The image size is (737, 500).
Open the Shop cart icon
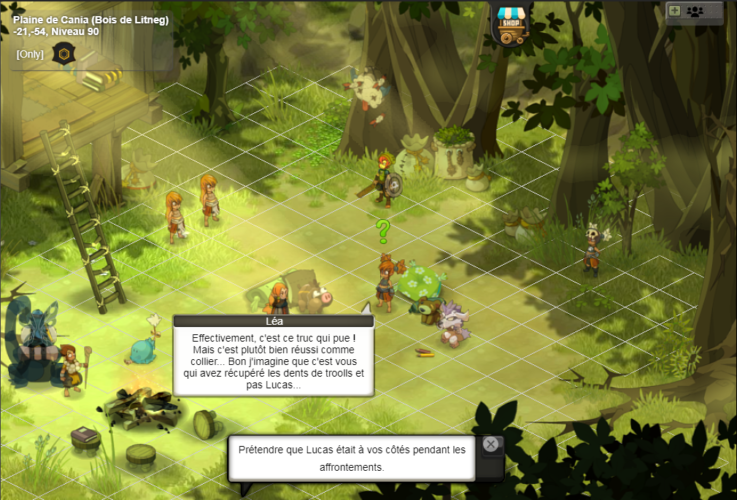click(x=510, y=25)
